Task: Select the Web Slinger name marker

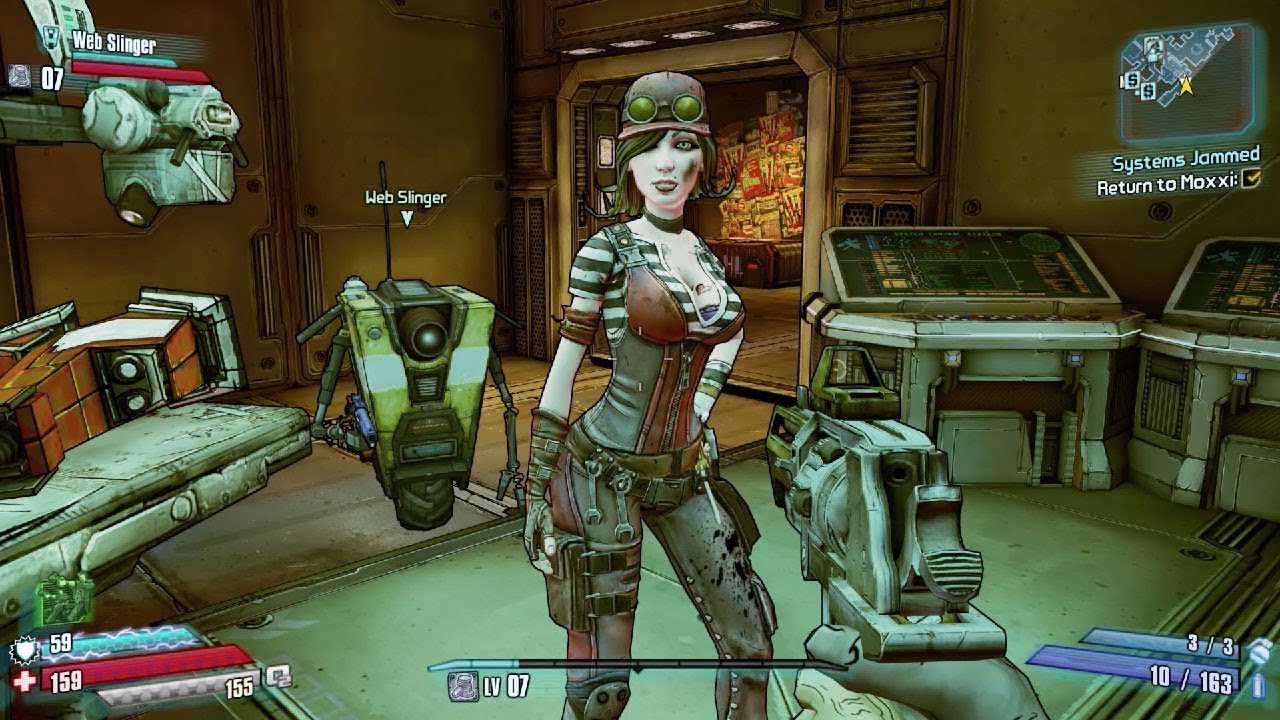Action: pos(405,198)
